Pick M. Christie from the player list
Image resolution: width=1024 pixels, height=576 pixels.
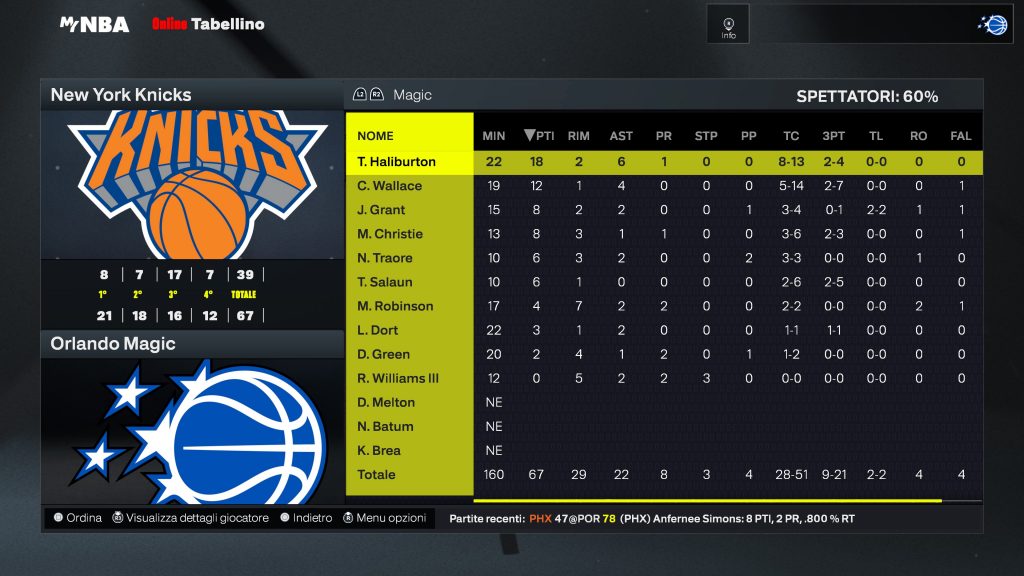point(390,234)
